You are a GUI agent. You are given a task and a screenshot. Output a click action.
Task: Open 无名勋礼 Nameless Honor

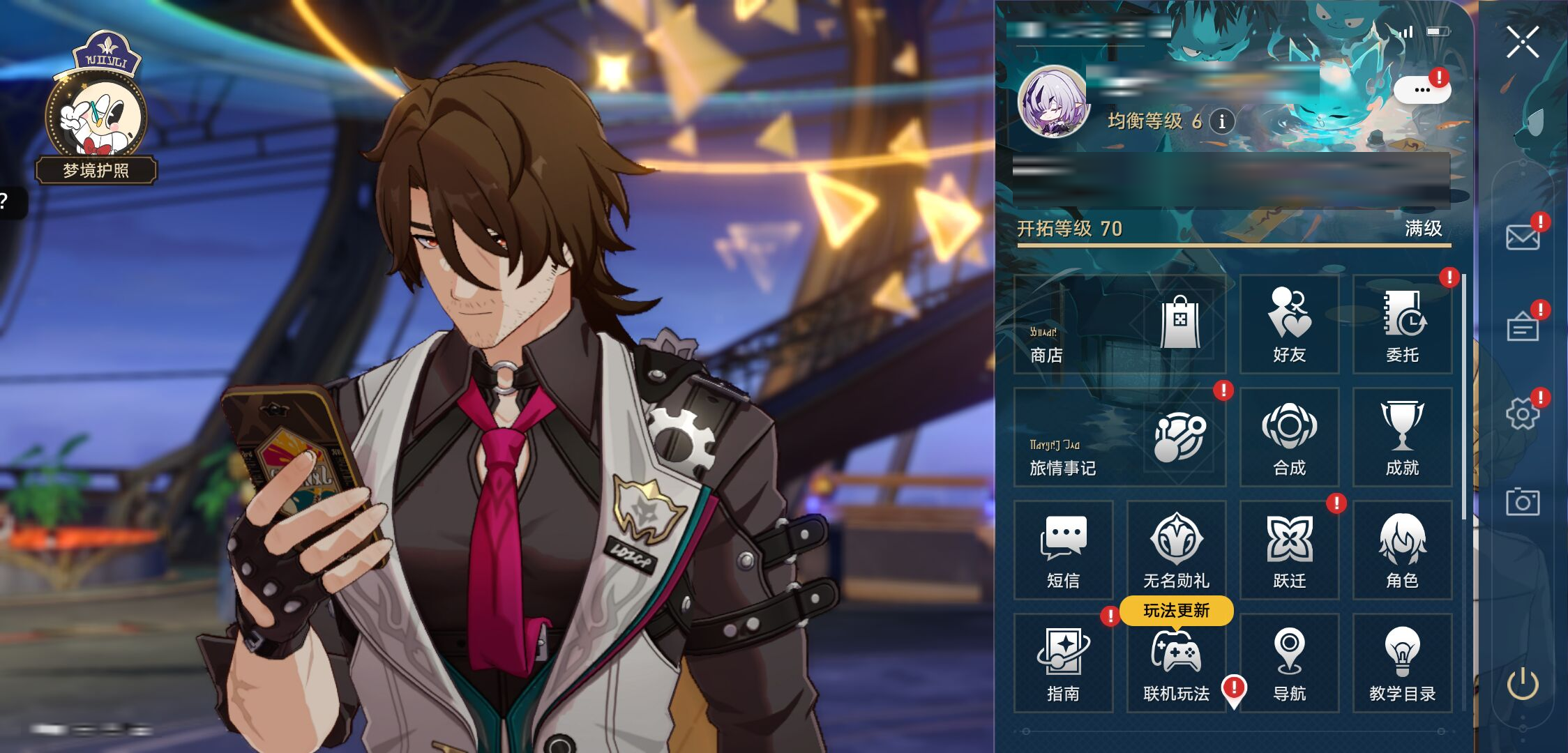click(x=1176, y=551)
